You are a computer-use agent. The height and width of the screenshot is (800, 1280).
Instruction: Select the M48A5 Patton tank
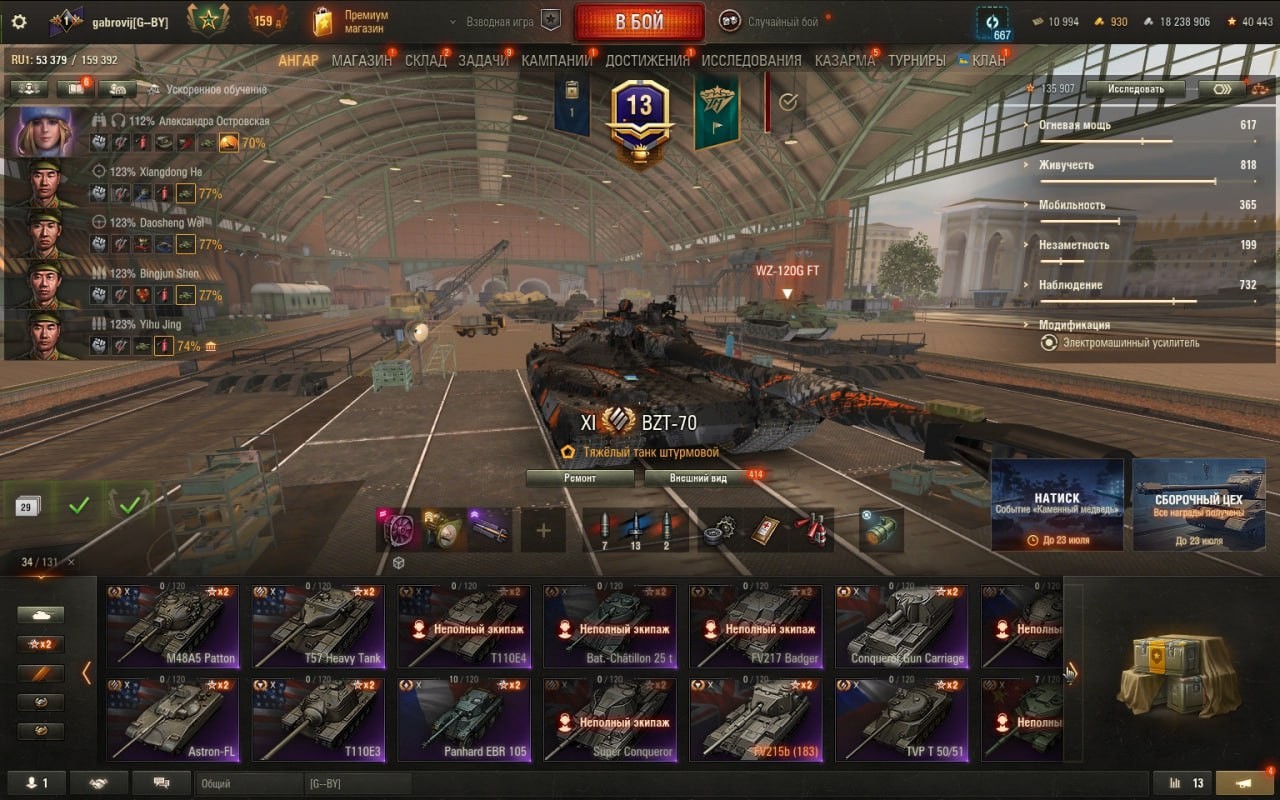pyautogui.click(x=172, y=626)
